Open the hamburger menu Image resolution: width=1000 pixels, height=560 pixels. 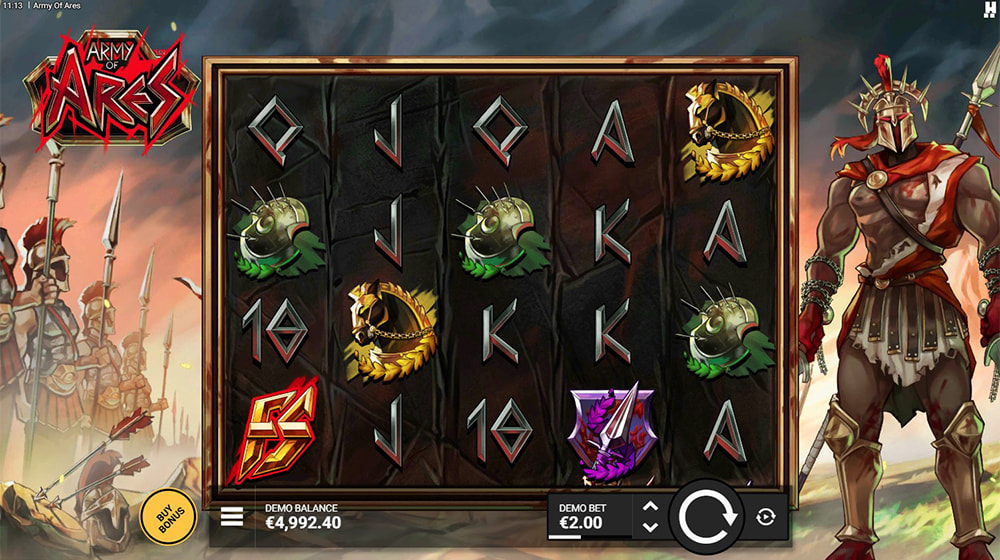232,516
